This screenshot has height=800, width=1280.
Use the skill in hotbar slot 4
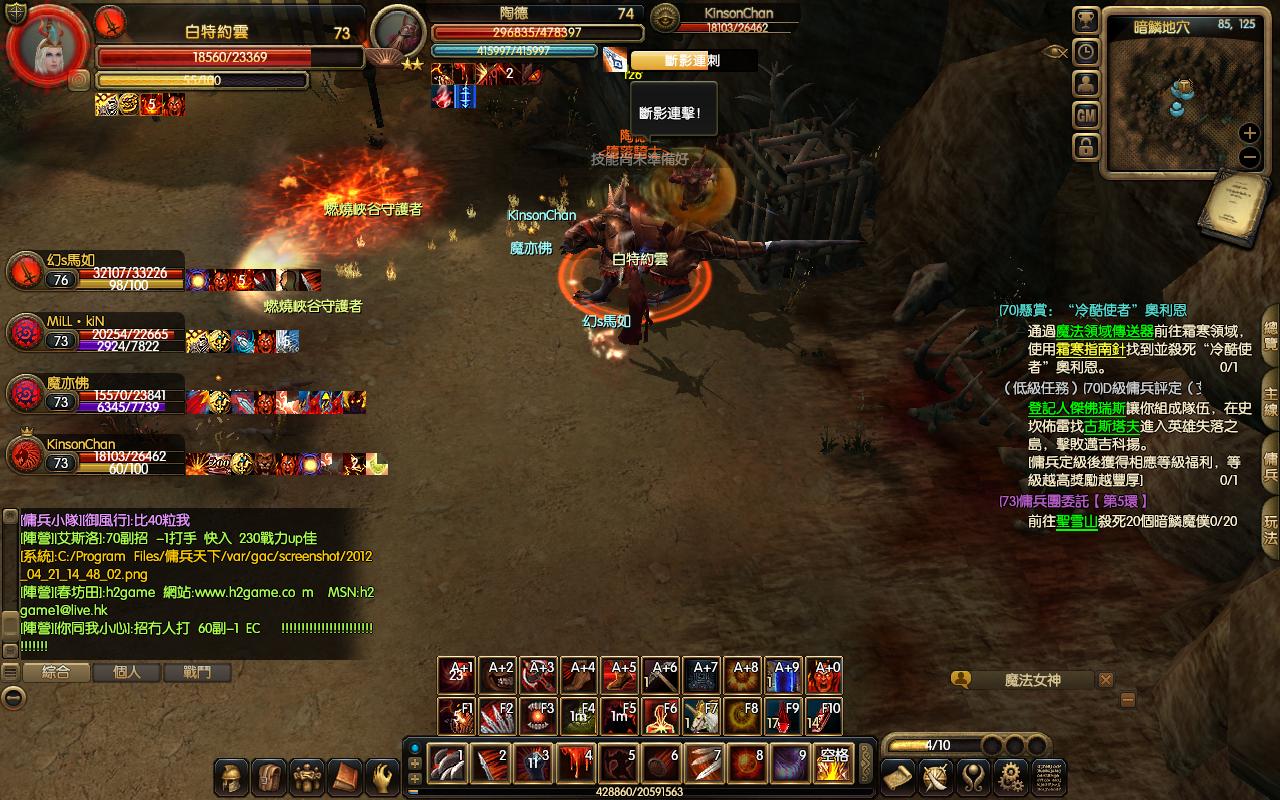point(577,764)
